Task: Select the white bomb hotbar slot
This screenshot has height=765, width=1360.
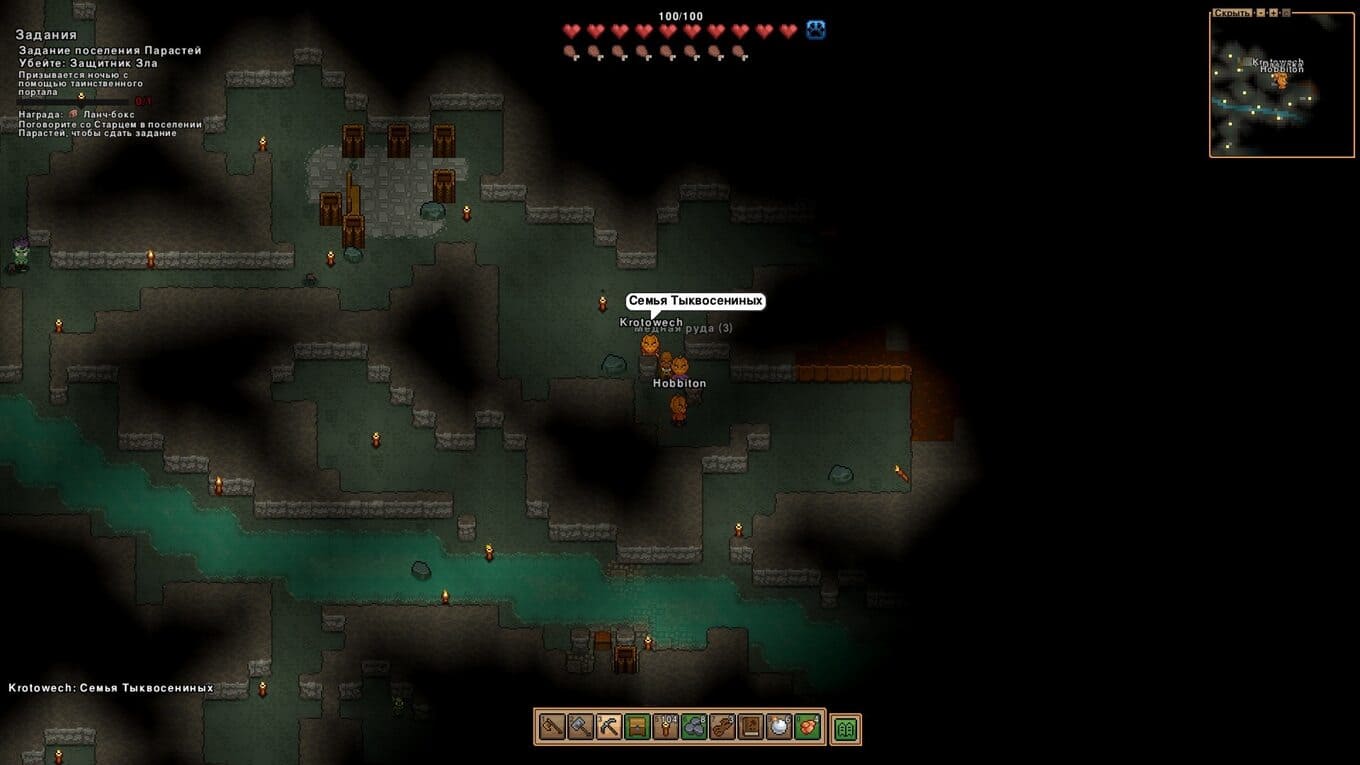Action: tap(779, 727)
